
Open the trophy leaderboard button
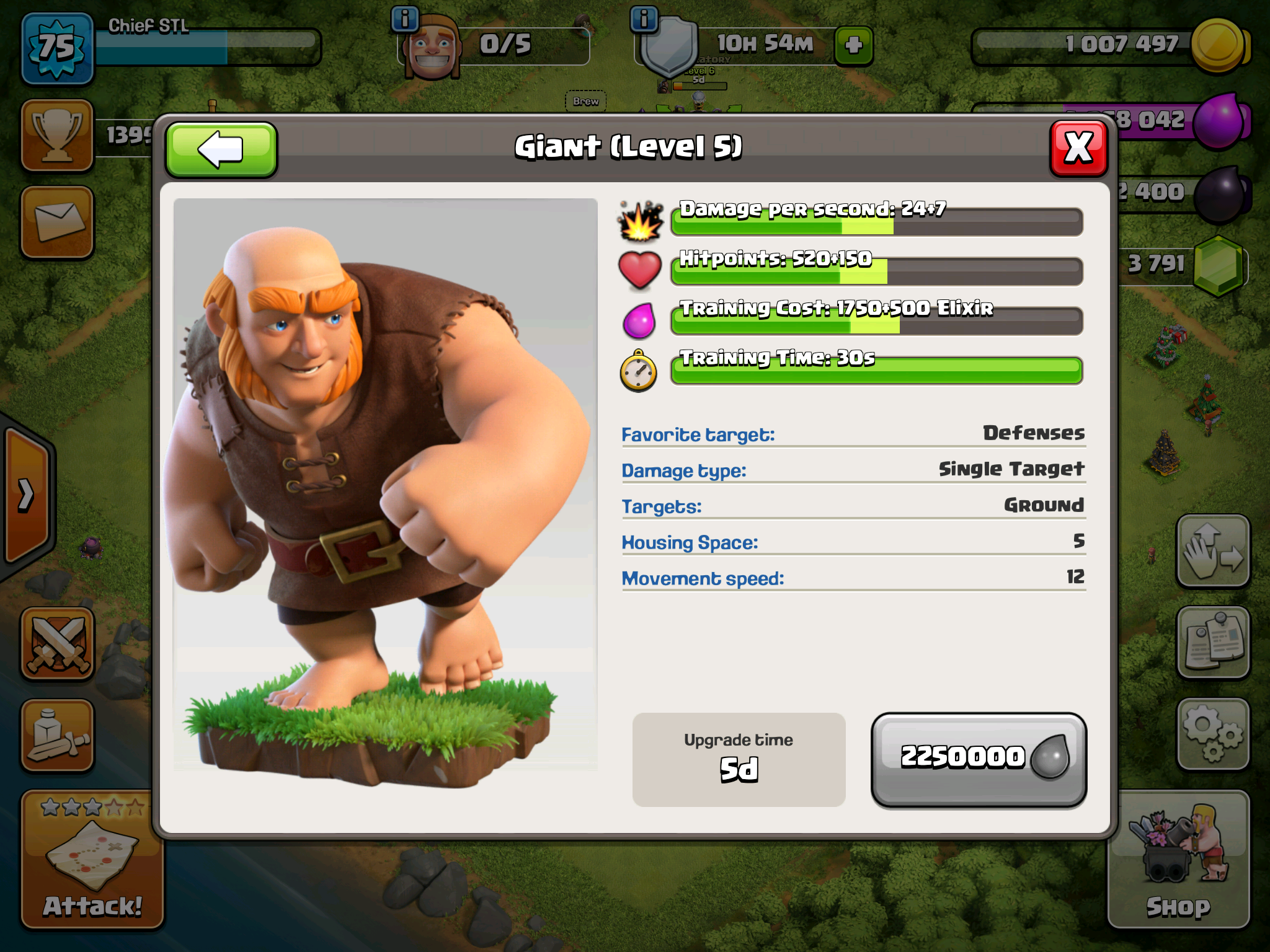pos(57,135)
